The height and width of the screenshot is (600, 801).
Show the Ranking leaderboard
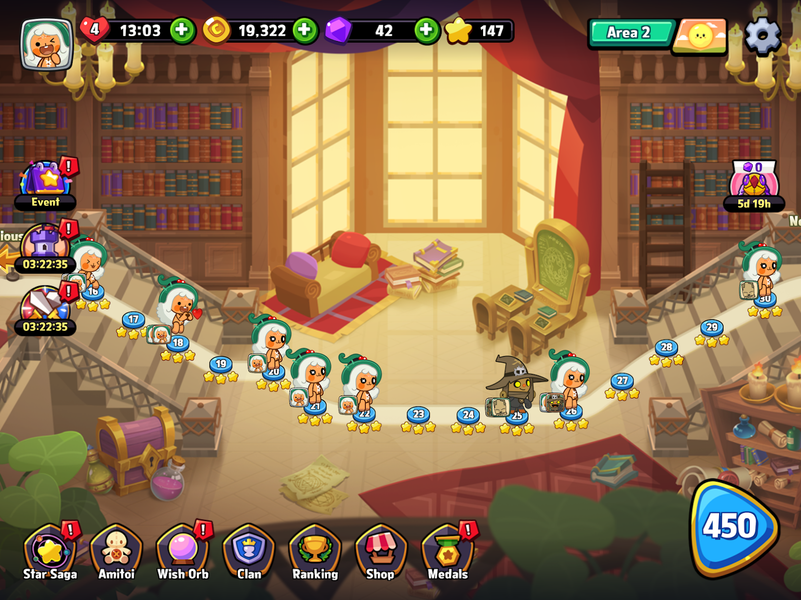[x=315, y=553]
